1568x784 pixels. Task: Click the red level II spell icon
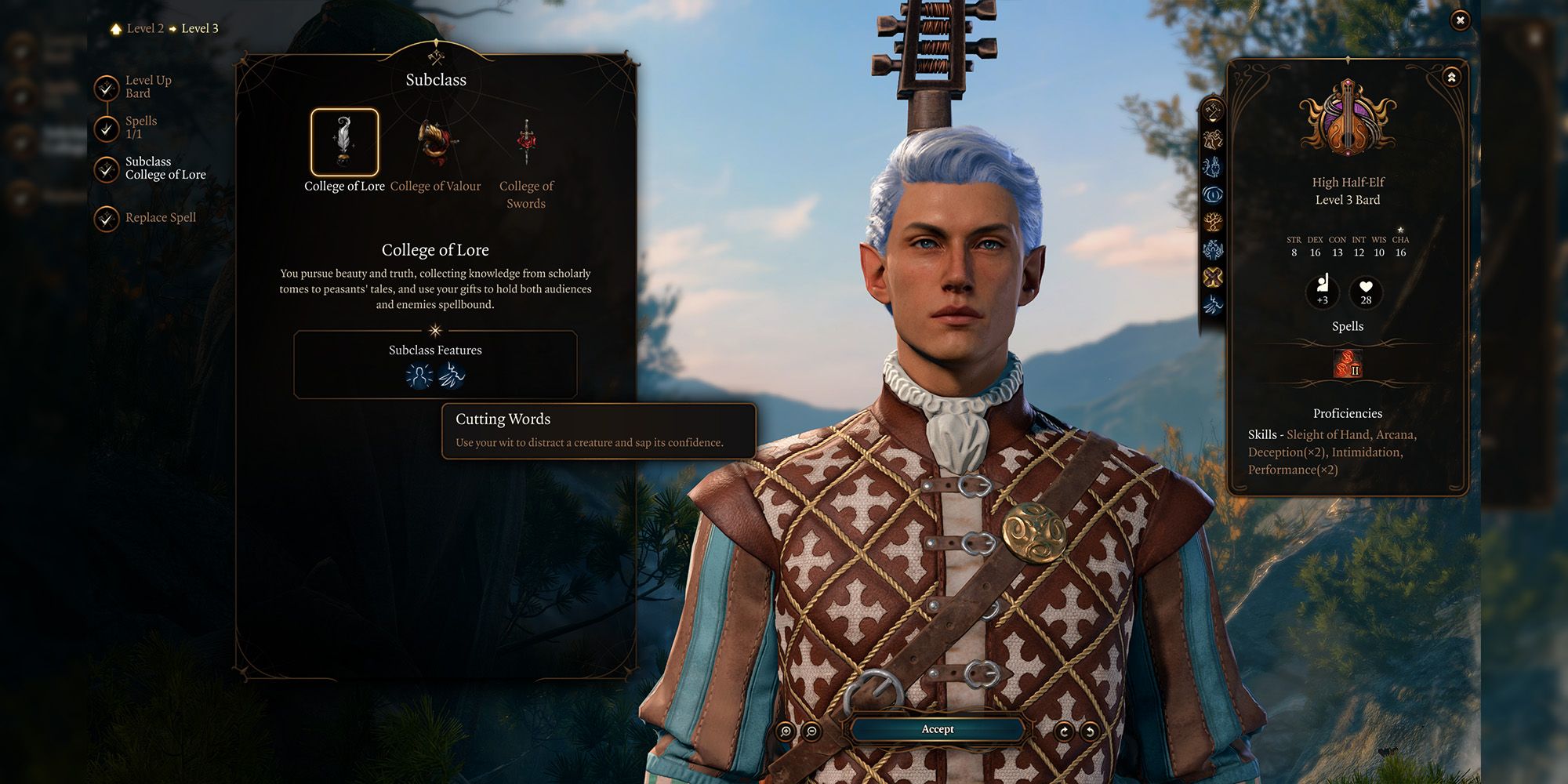1348,364
